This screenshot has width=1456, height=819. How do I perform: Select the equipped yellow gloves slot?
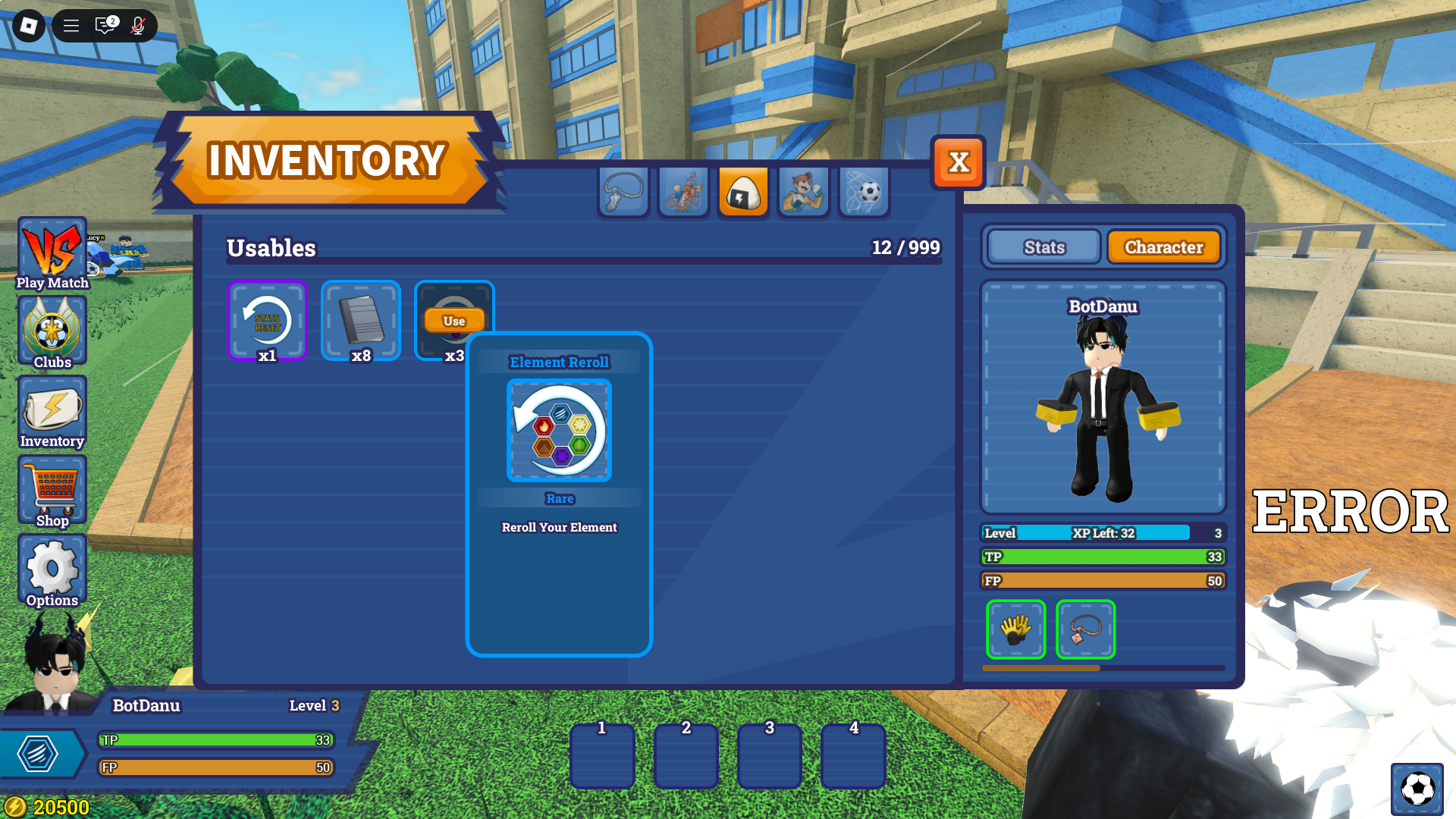[x=1015, y=629]
